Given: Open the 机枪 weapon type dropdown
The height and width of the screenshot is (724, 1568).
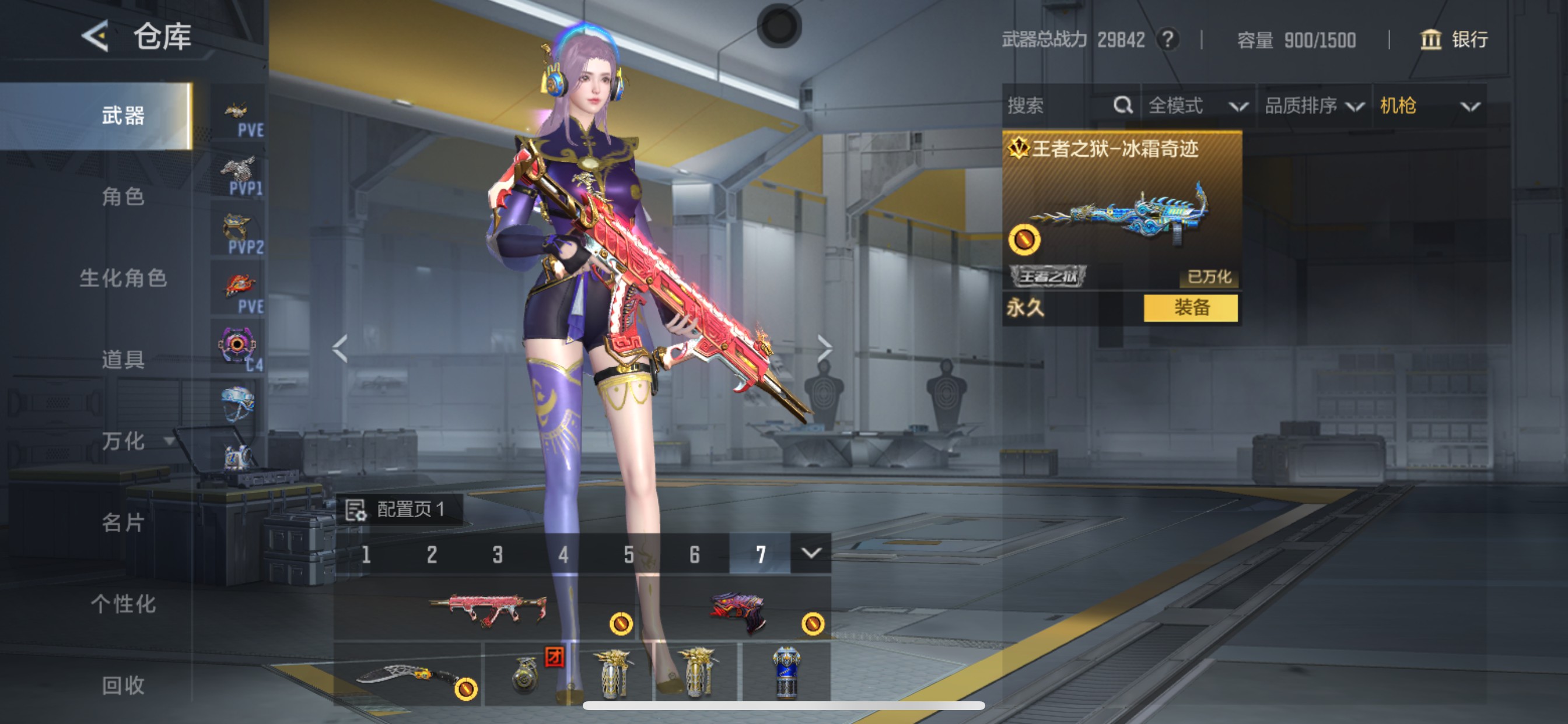Looking at the screenshot, I should (x=1428, y=106).
